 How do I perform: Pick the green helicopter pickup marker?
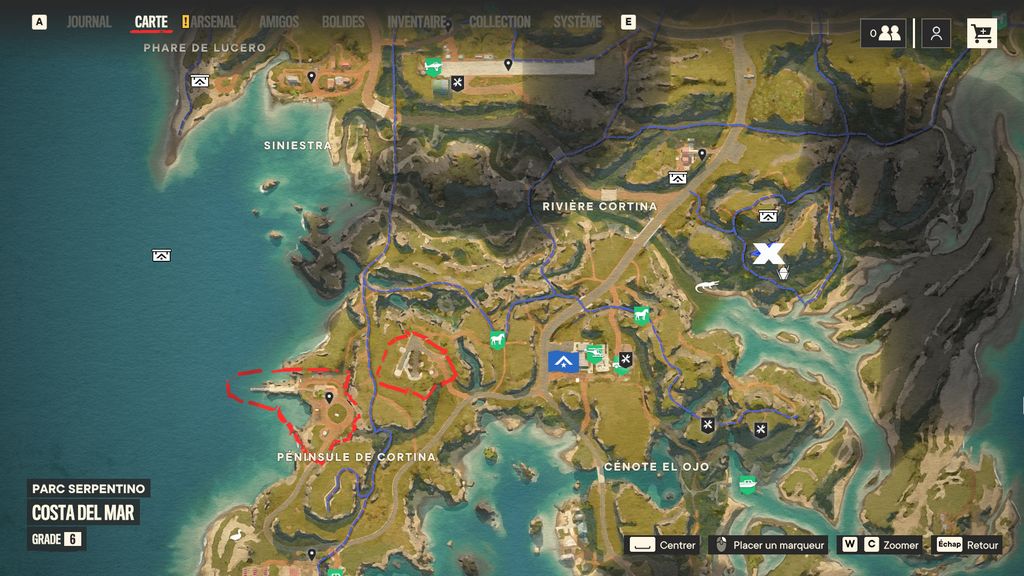pos(594,352)
